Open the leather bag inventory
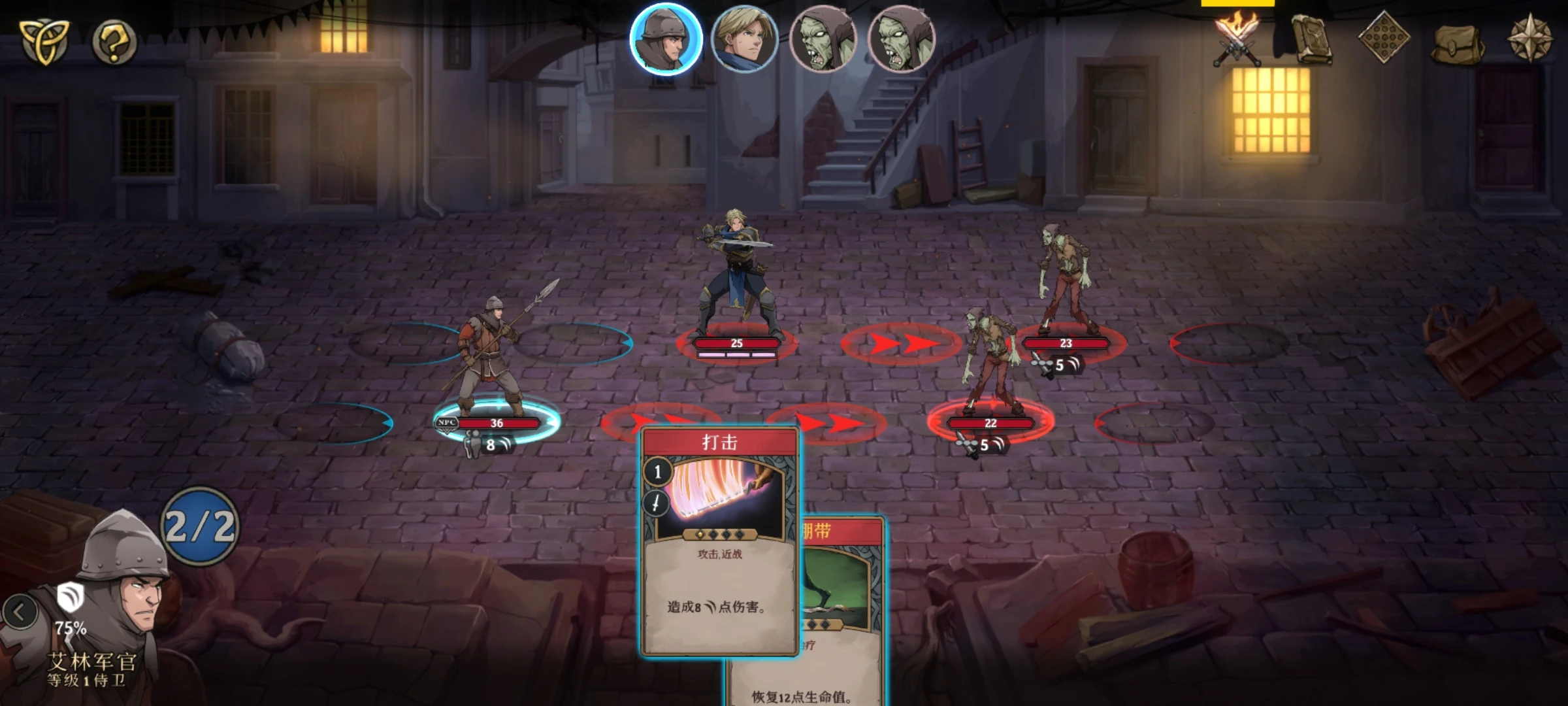The height and width of the screenshot is (706, 1568). pos(1458,43)
